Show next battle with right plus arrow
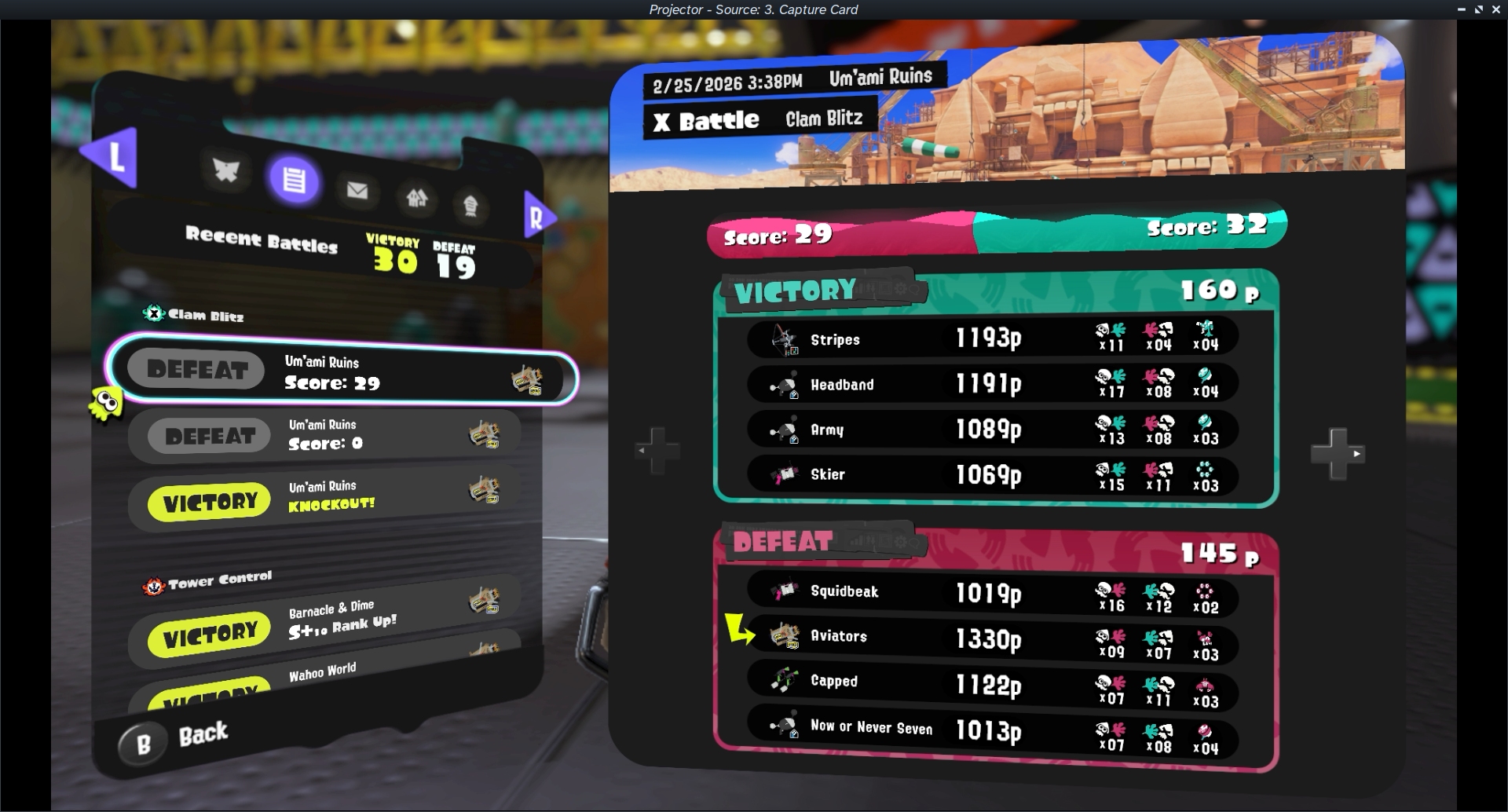This screenshot has height=812, width=1508. 1338,454
